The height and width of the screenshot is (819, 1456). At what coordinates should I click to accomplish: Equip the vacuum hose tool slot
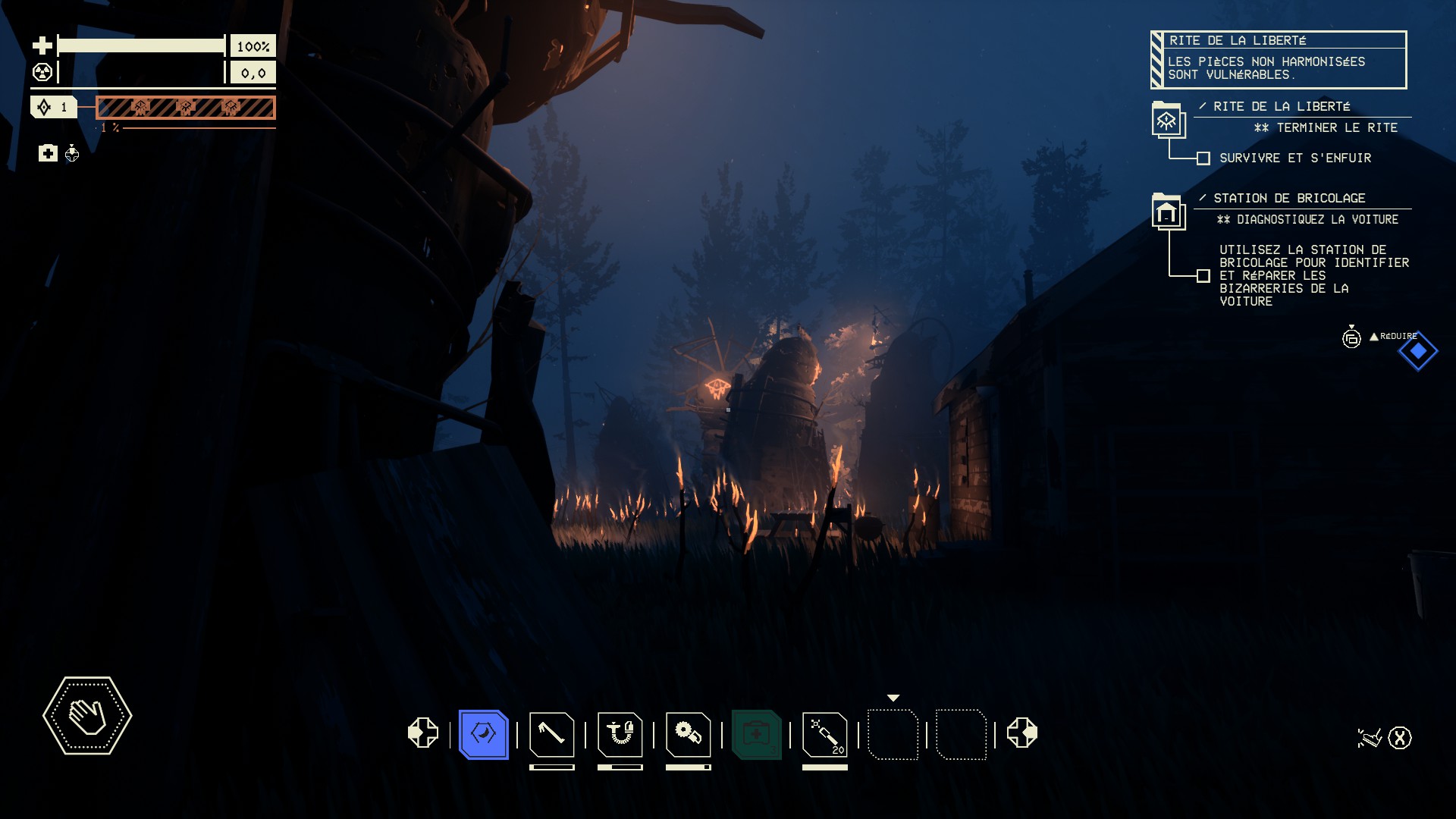click(x=620, y=734)
